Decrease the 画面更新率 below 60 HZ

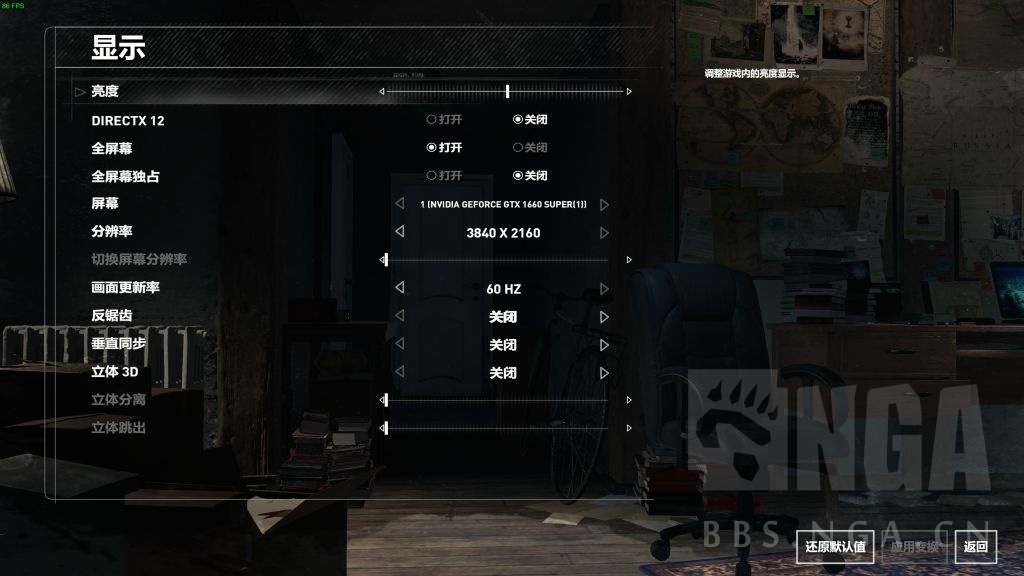pyautogui.click(x=400, y=288)
